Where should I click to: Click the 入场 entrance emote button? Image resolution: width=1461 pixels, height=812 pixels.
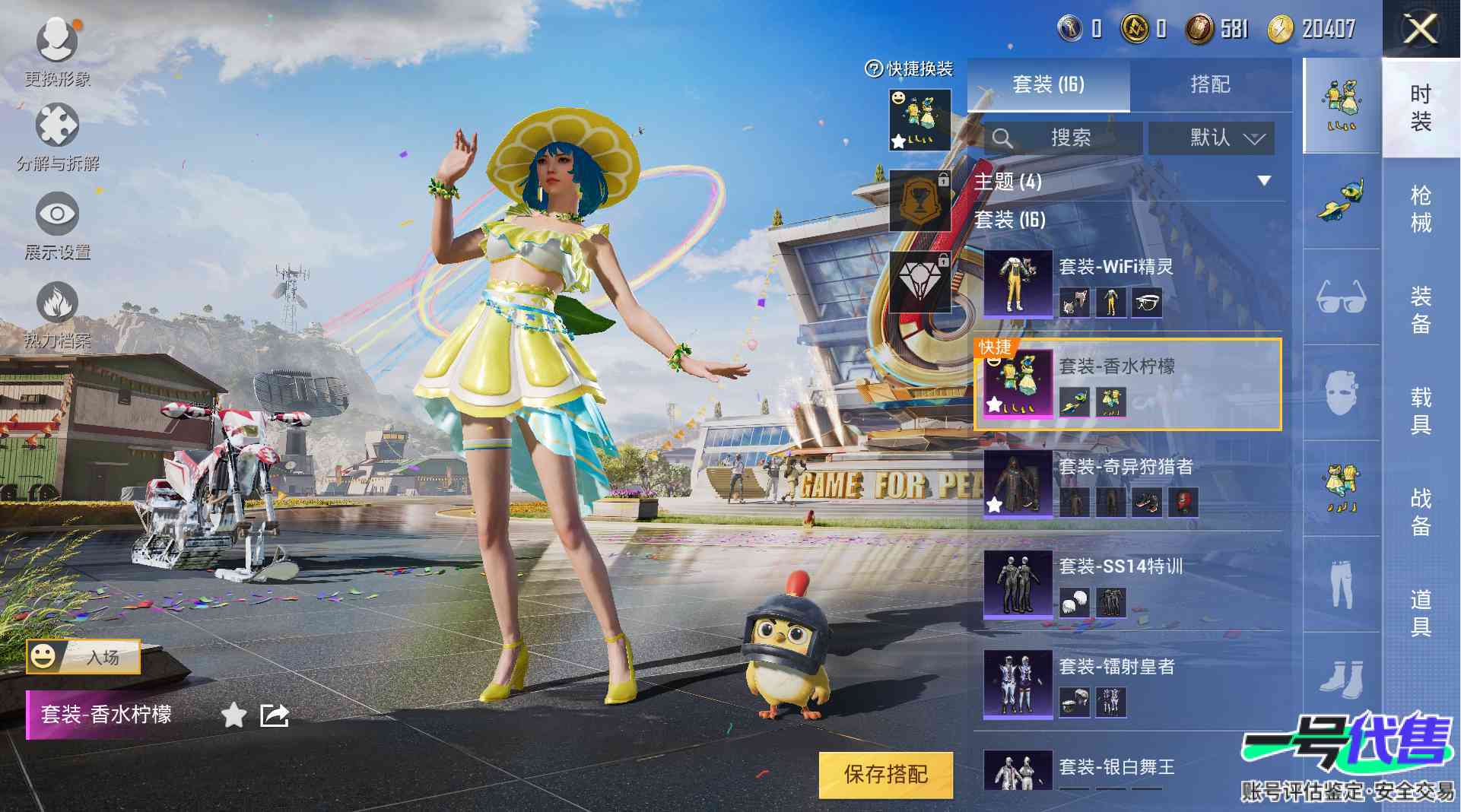pos(84,656)
